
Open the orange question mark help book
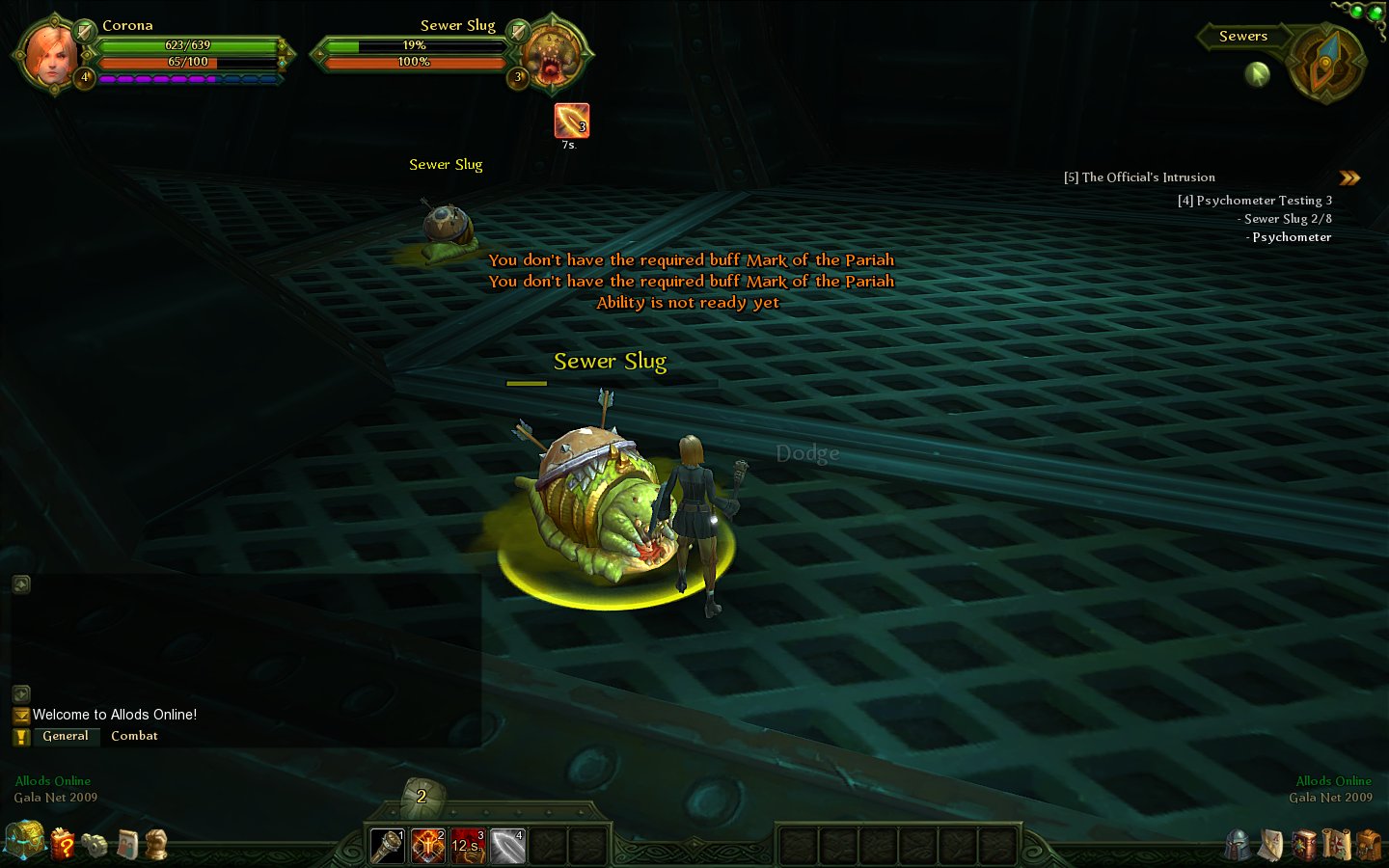point(63,845)
